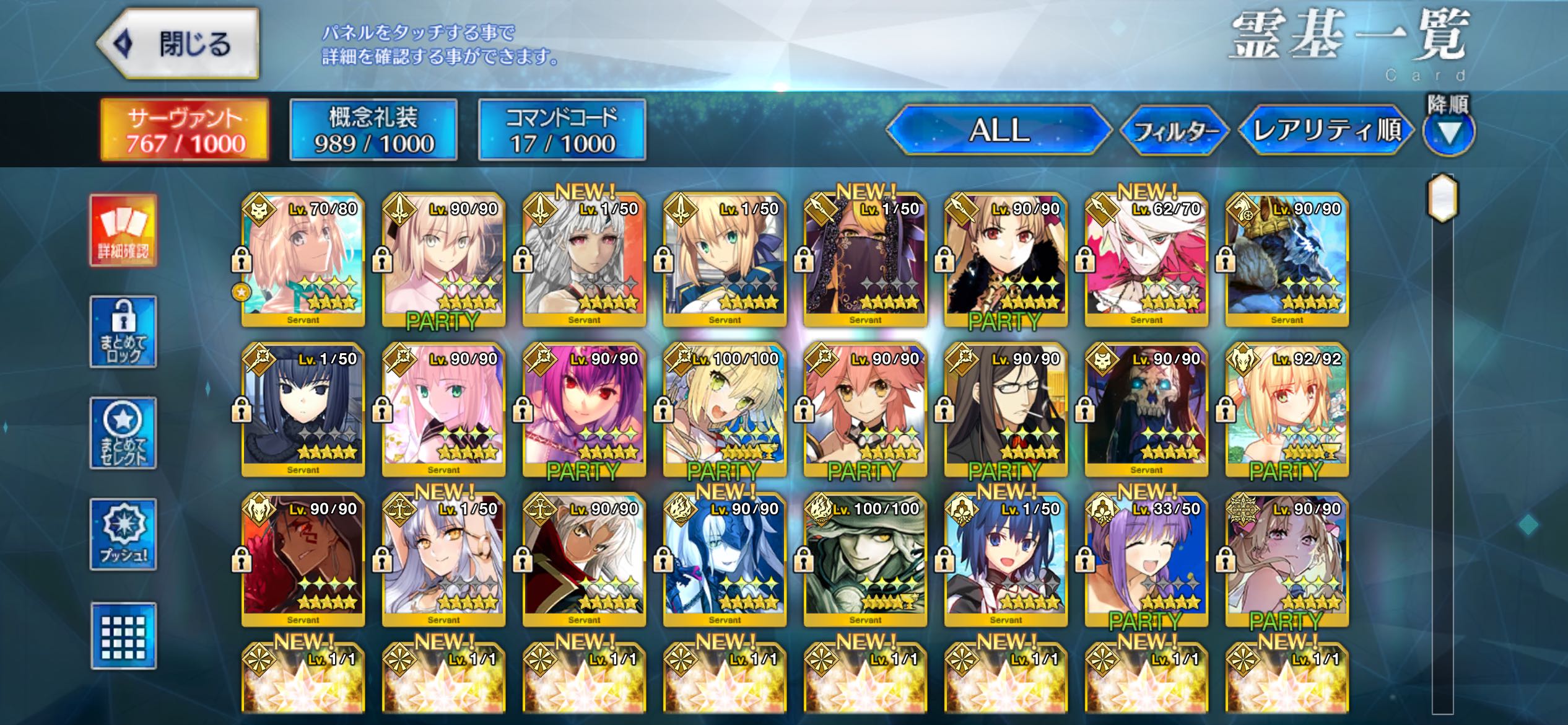Toggle the 降順 descending order arrow
Viewport: 1568px width, 725px height.
1448,131
